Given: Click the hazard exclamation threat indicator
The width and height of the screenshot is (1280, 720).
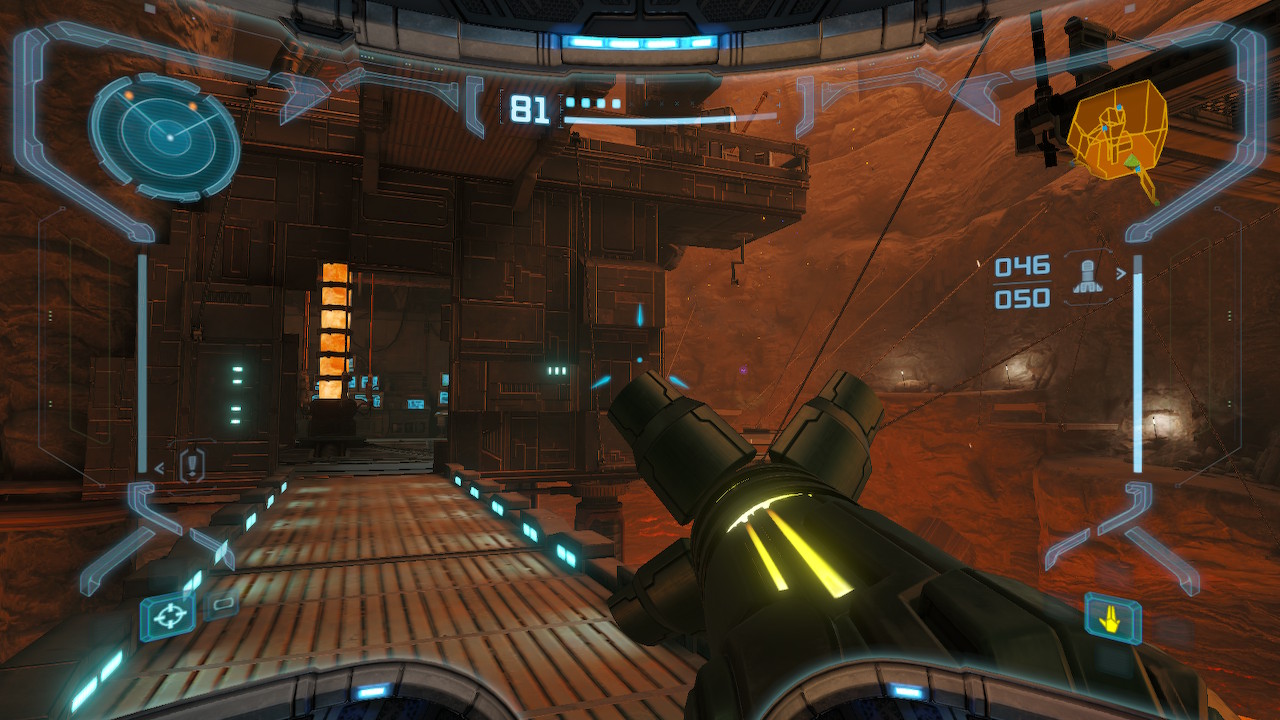Looking at the screenshot, I should click(x=192, y=465).
